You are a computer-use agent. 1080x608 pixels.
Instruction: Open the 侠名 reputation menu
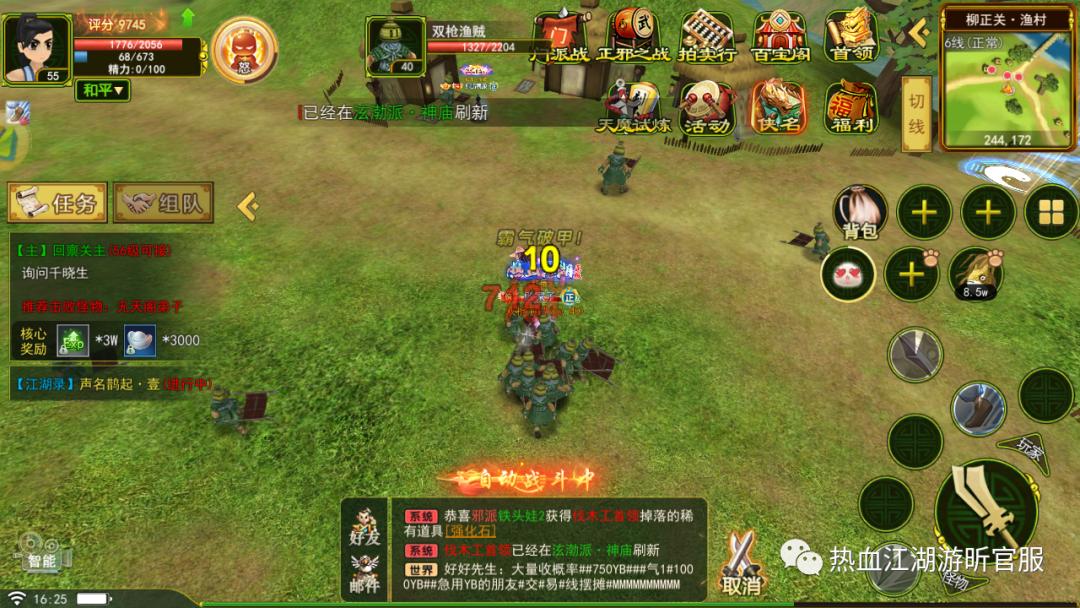pos(779,108)
